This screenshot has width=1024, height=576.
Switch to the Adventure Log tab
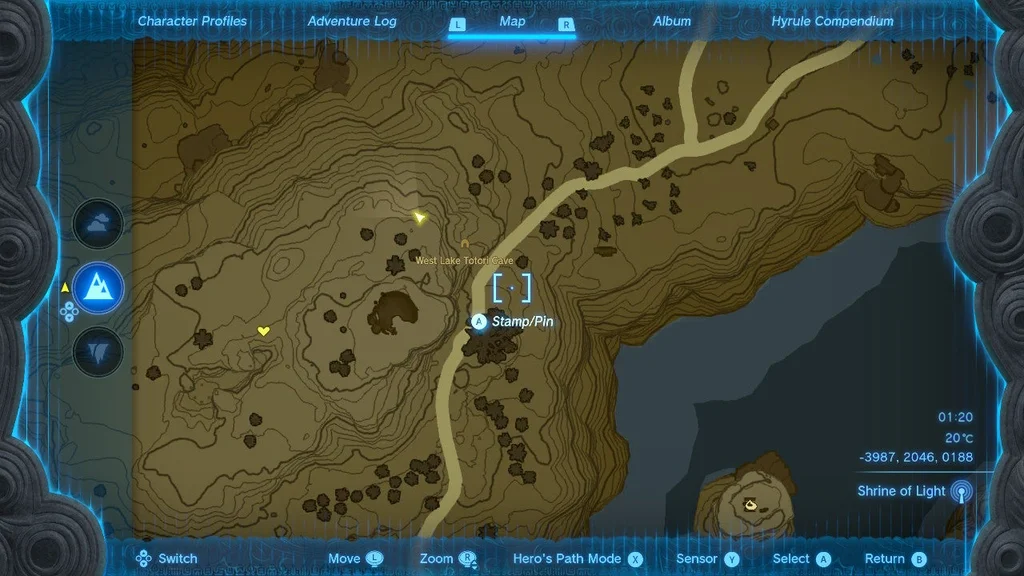[x=352, y=21]
